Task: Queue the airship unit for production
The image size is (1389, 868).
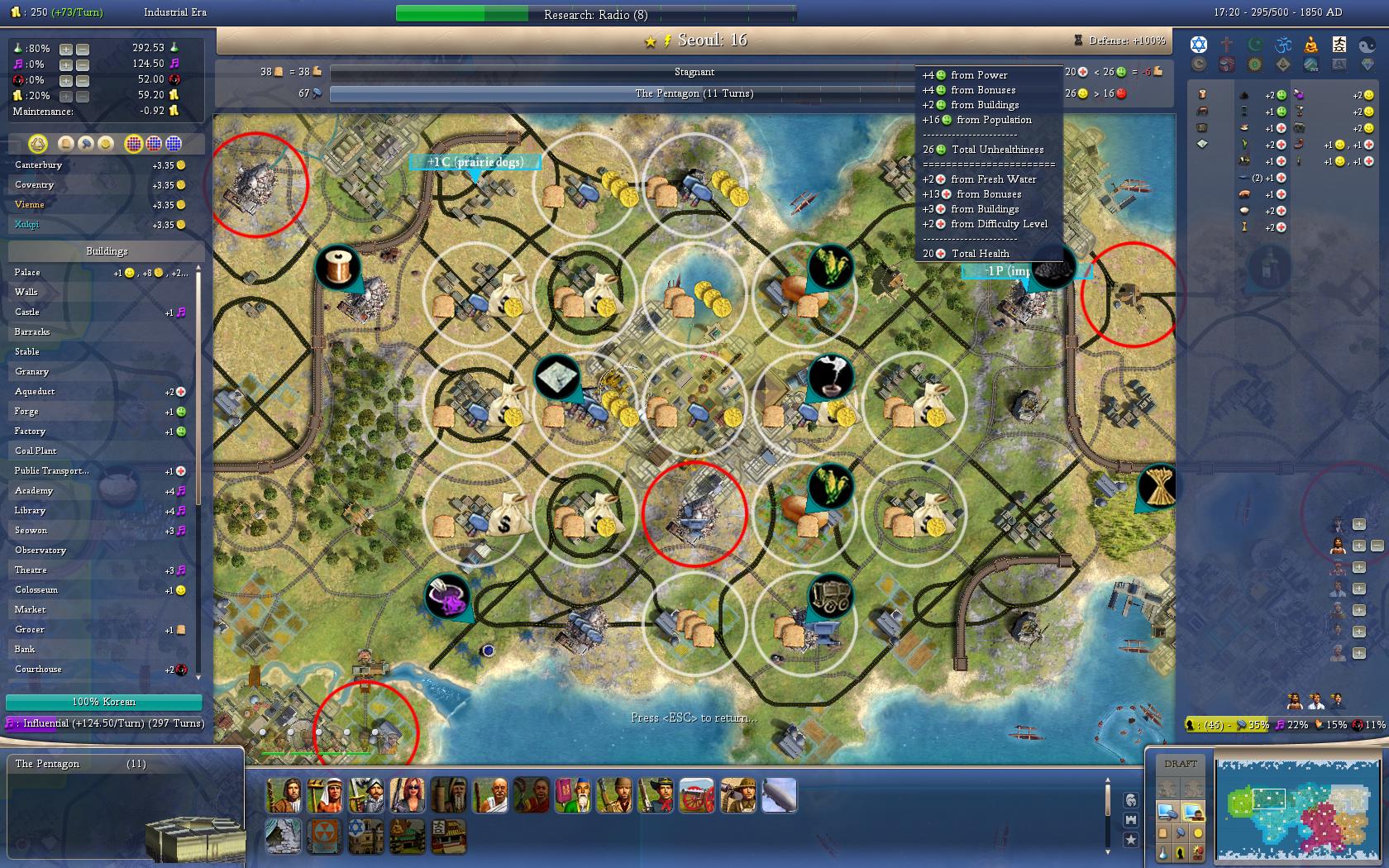Action: point(779,795)
